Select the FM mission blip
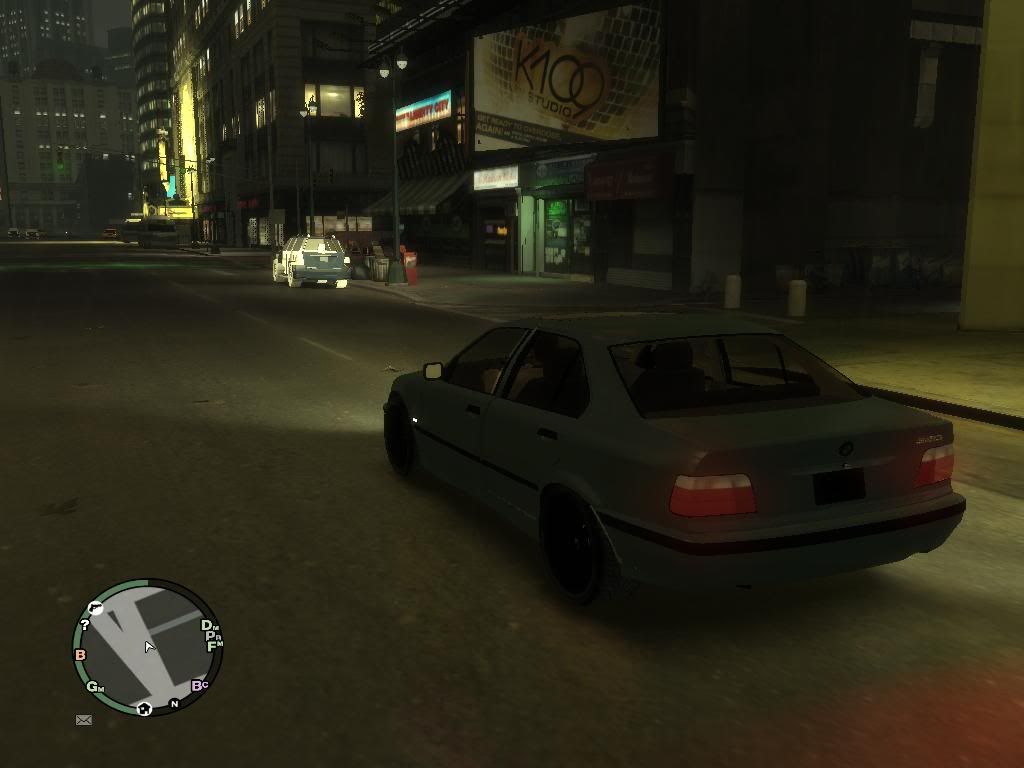Image resolution: width=1024 pixels, height=768 pixels. [x=214, y=646]
